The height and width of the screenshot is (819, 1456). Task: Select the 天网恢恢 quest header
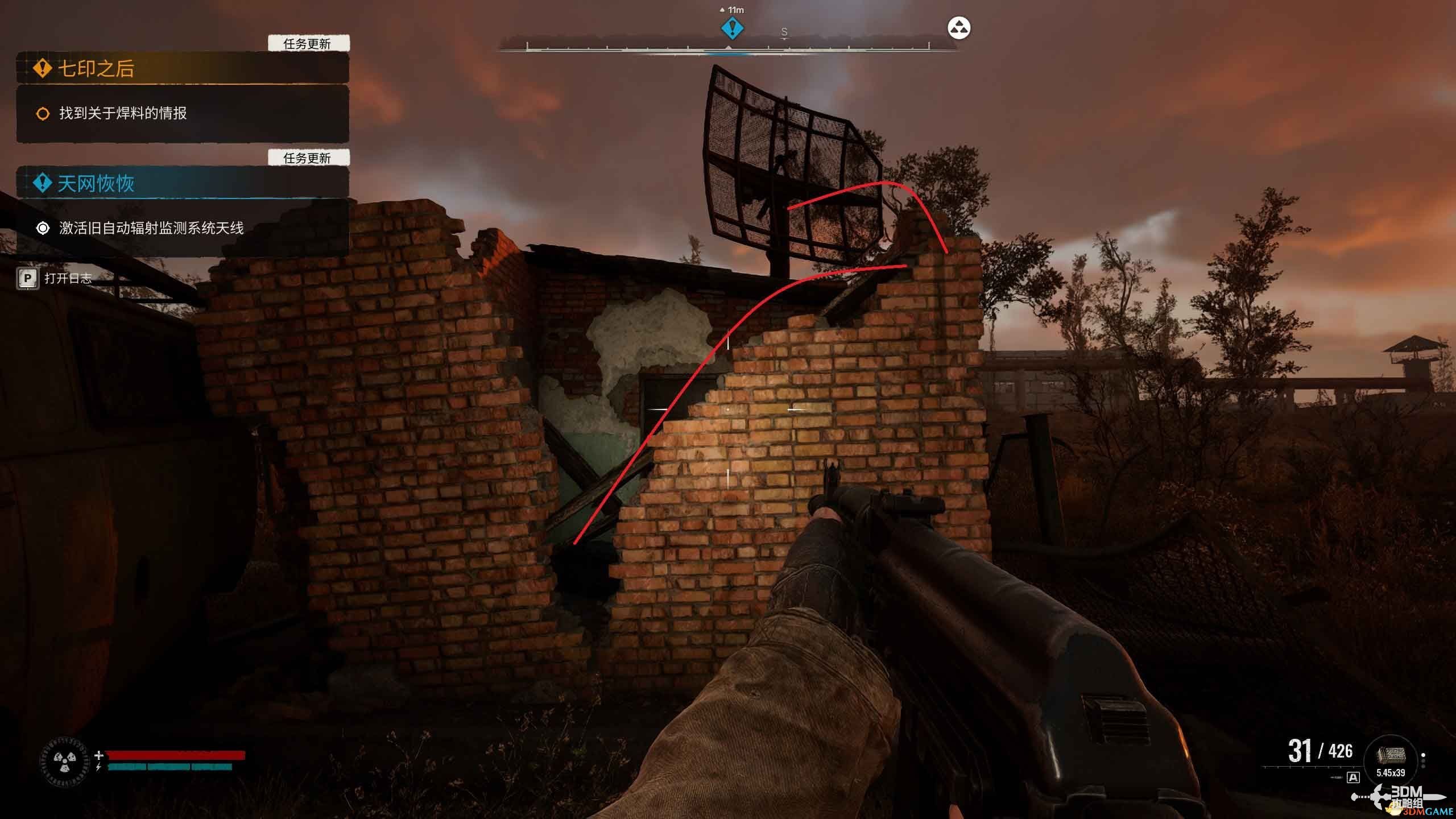pos(96,183)
